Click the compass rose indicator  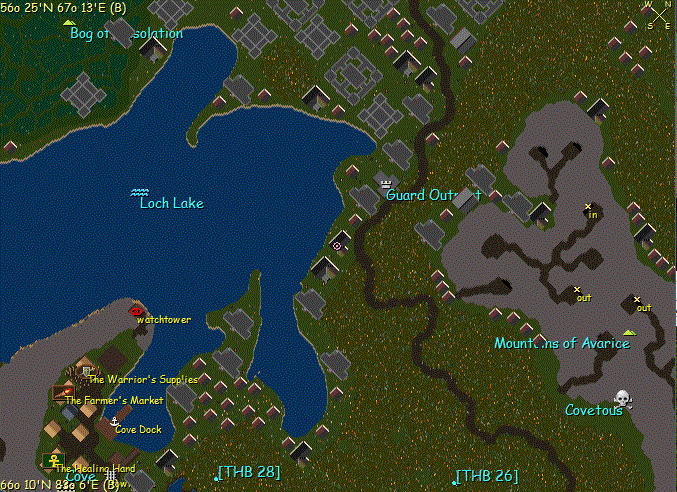(x=659, y=14)
